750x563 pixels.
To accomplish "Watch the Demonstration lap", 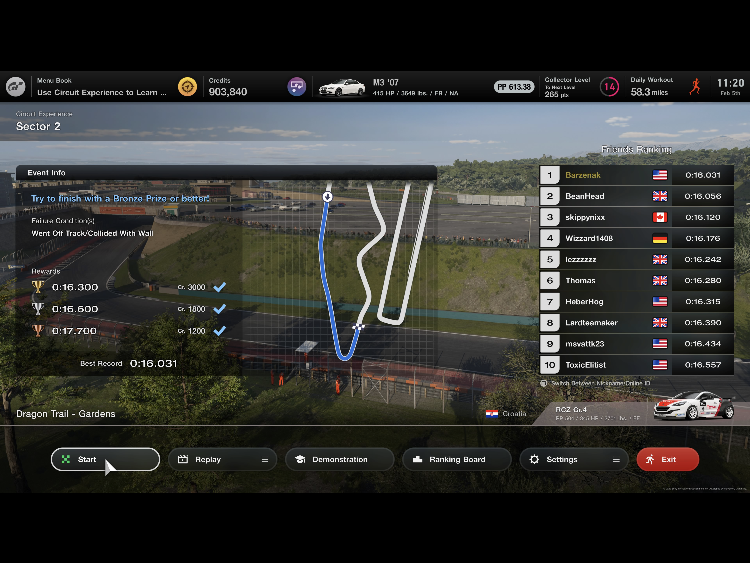I will coord(339,459).
